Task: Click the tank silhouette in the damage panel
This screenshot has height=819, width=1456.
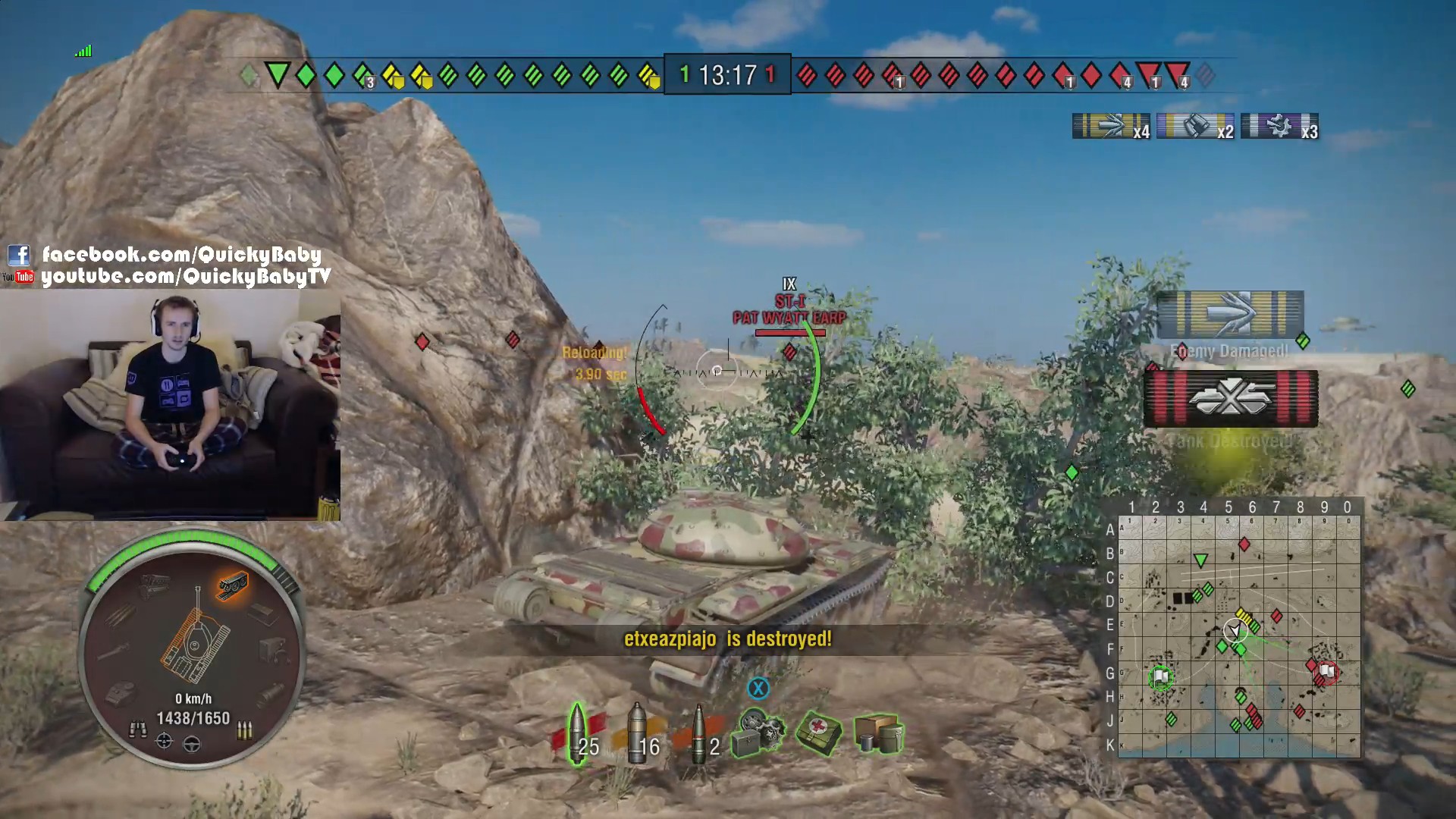Action: [195, 642]
